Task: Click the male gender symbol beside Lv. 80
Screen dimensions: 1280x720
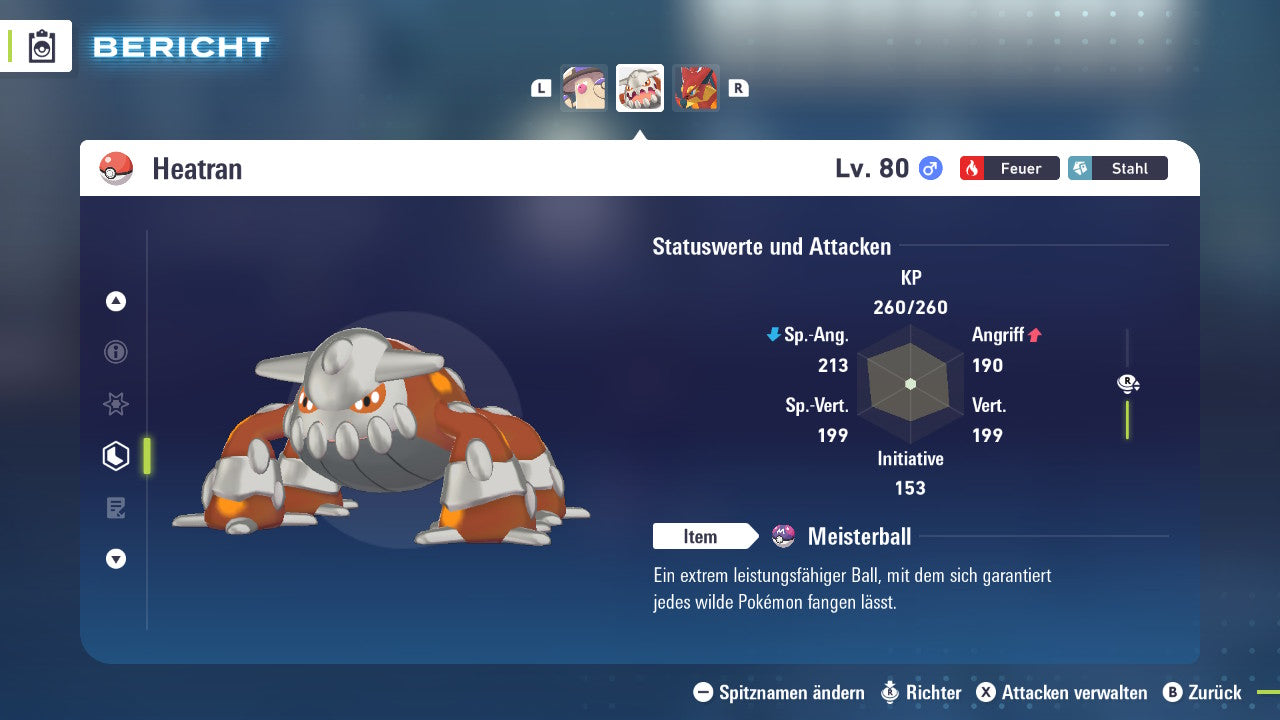Action: [929, 168]
